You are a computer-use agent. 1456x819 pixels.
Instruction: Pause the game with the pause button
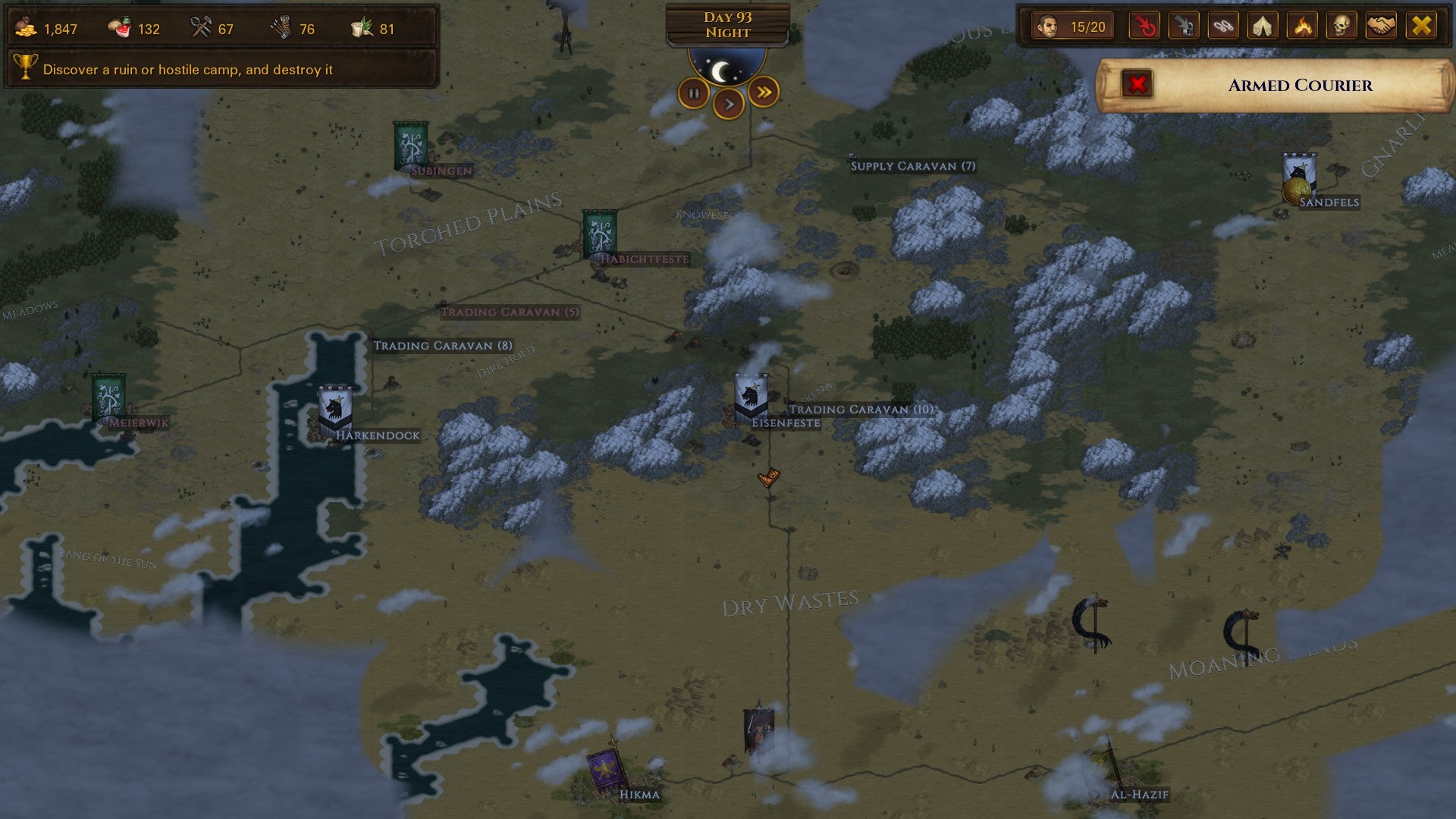695,93
